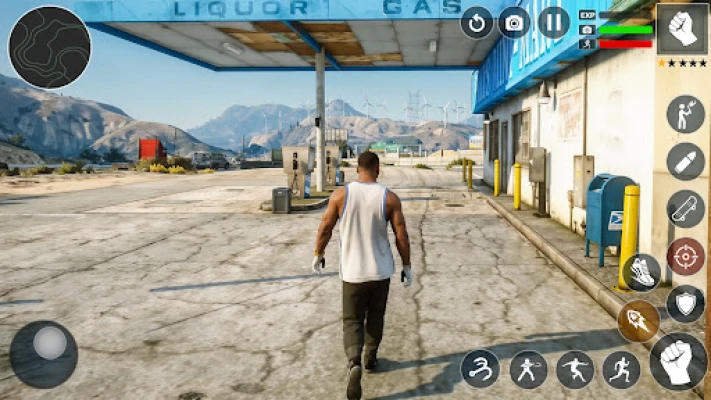Screen dimensions: 711x400
Task: Tap the circular restart arrow button
Action: click(477, 22)
